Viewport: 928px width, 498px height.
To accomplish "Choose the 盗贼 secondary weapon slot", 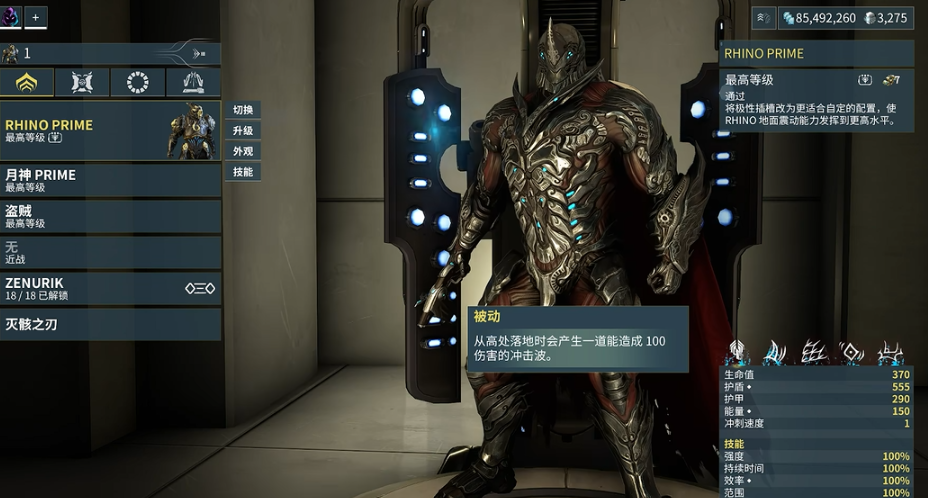I will [110, 216].
